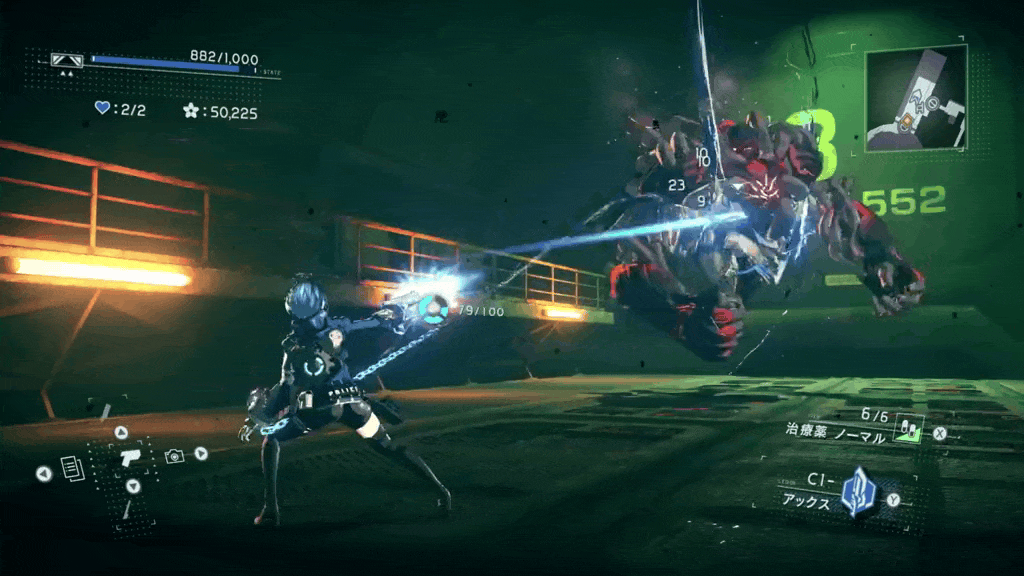Select the アックス Legion skill icon
The width and height of the screenshot is (1024, 576).
click(857, 494)
